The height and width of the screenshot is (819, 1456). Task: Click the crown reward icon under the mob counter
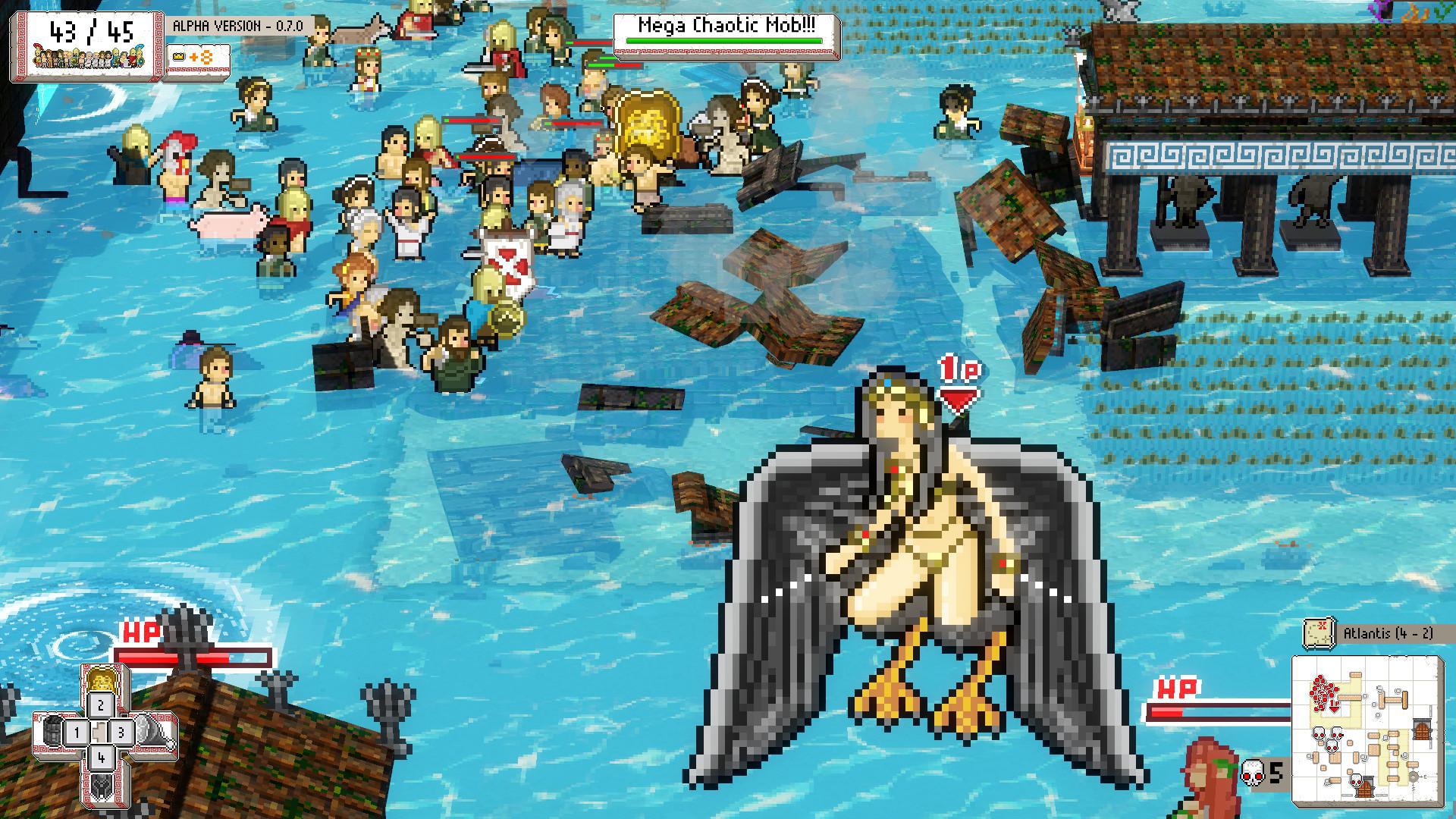click(177, 57)
